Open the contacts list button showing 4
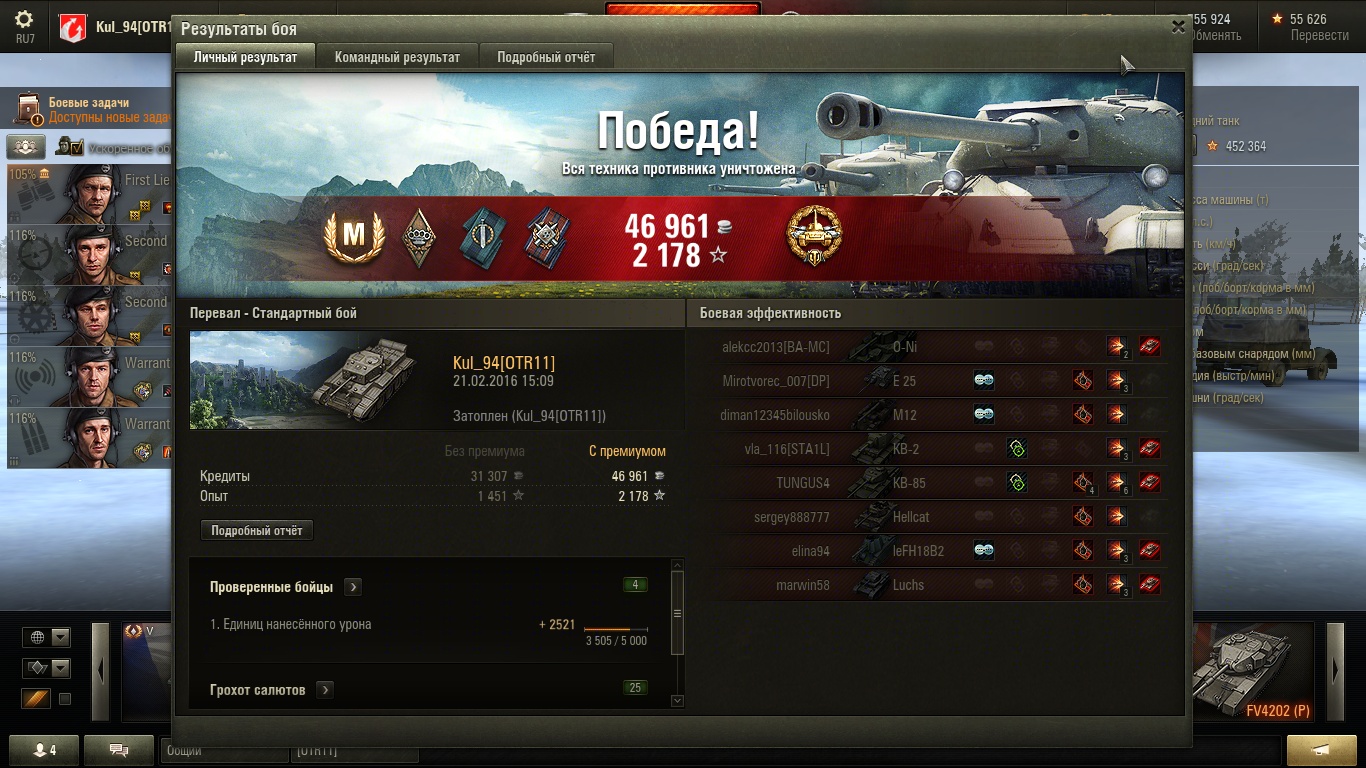The height and width of the screenshot is (768, 1366). (43, 750)
